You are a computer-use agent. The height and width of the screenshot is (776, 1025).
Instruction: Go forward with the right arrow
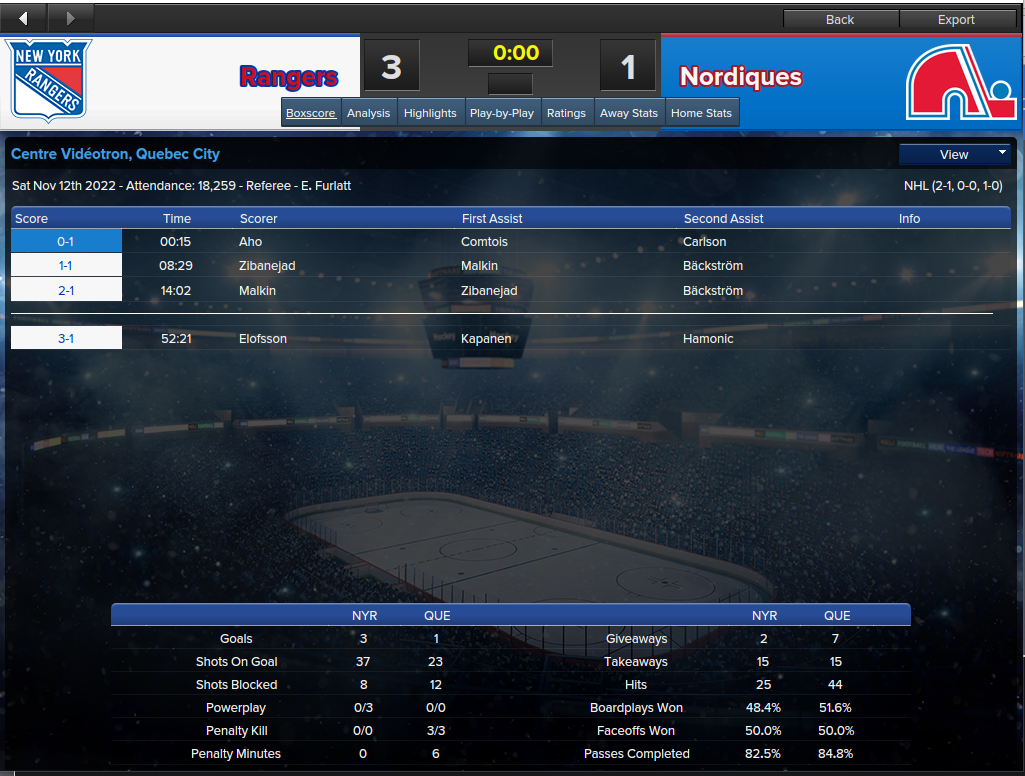(70, 17)
